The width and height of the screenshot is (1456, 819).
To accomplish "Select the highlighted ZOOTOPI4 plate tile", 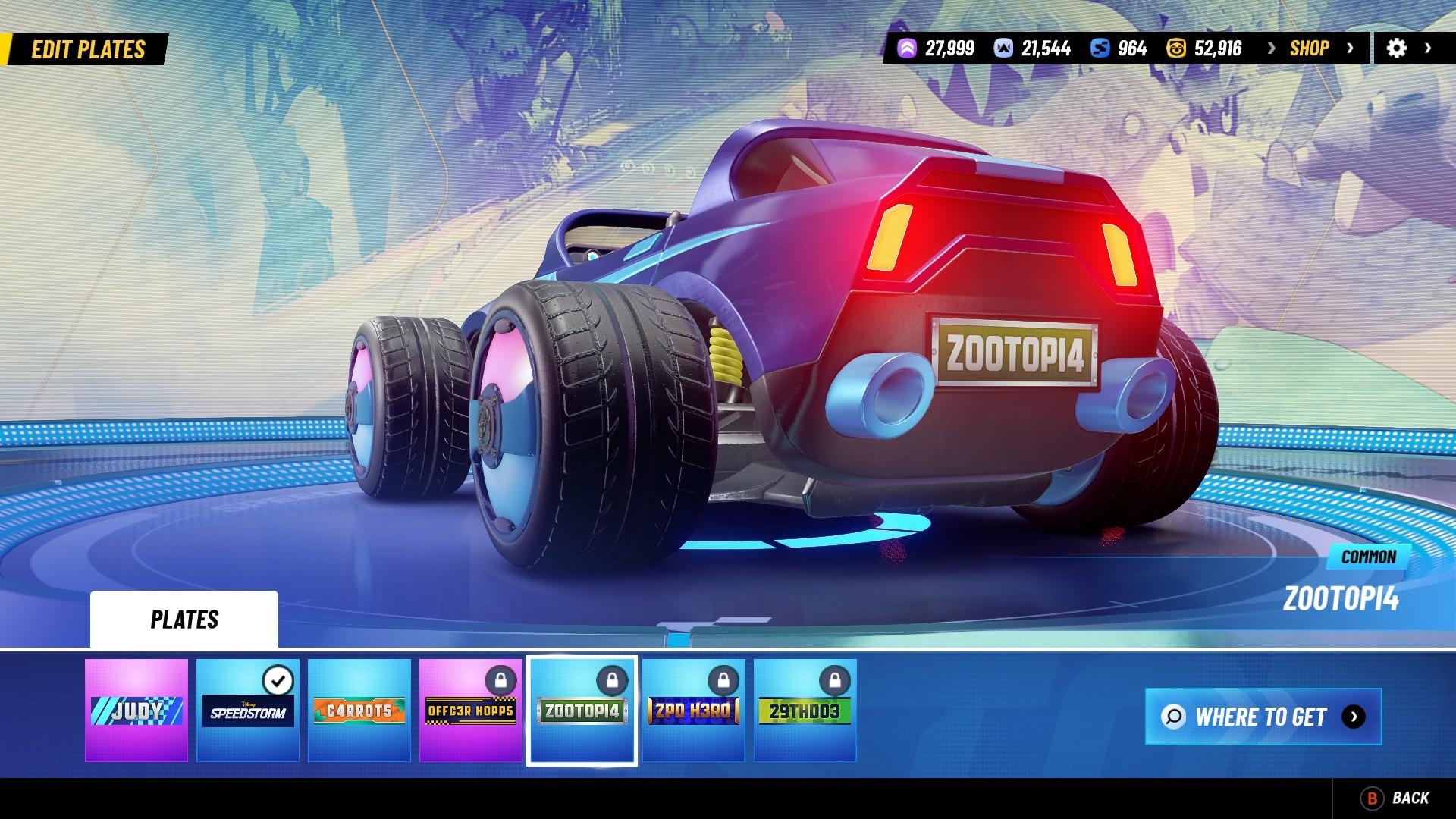I will pos(582,711).
